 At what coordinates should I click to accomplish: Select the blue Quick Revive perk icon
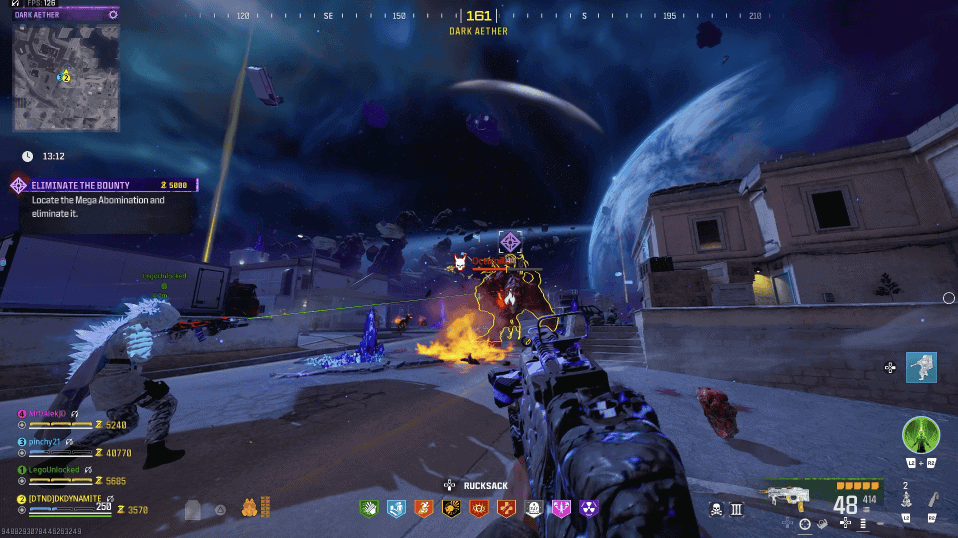[395, 509]
